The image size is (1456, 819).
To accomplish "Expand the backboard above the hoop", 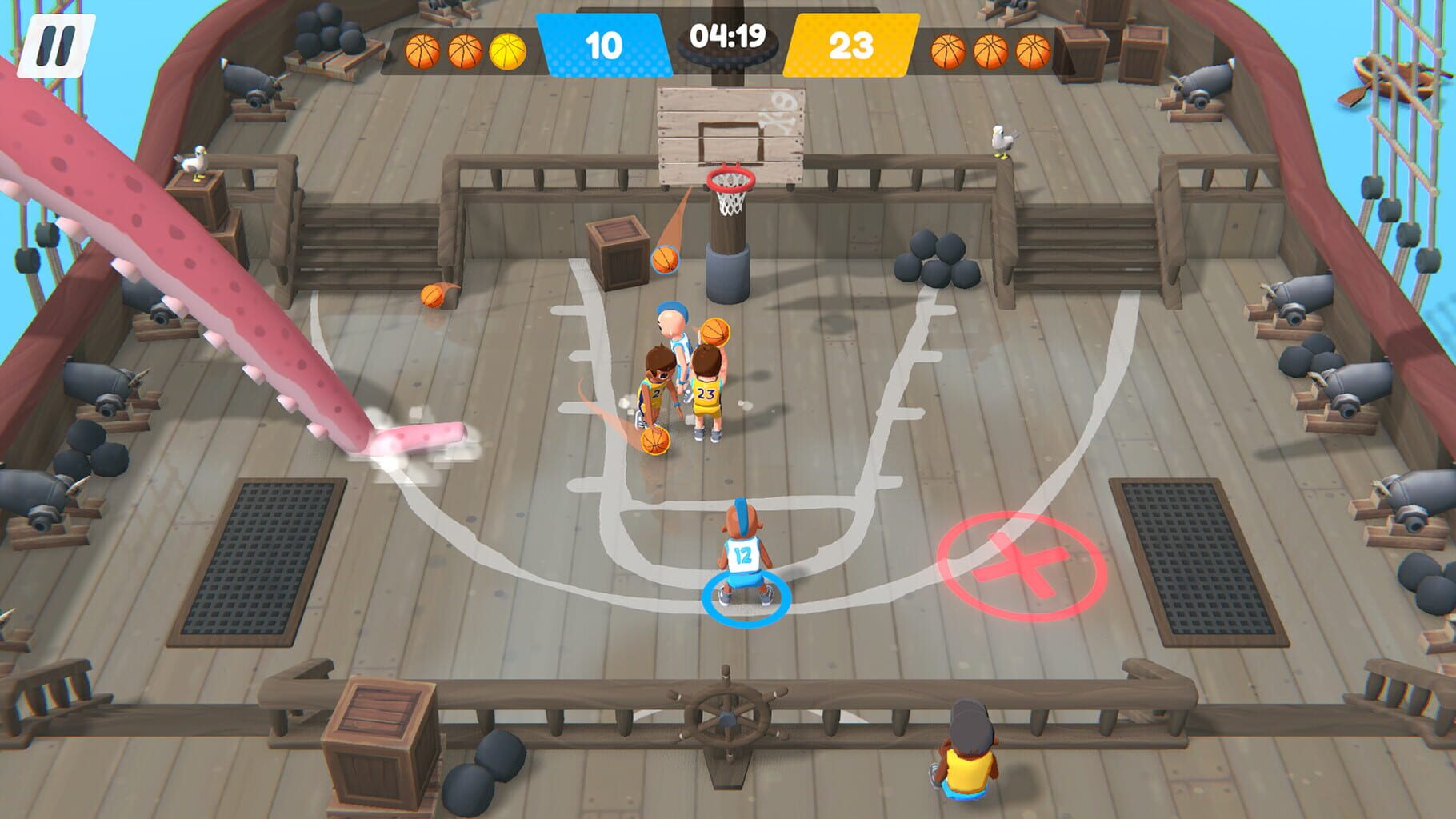I will [730, 128].
